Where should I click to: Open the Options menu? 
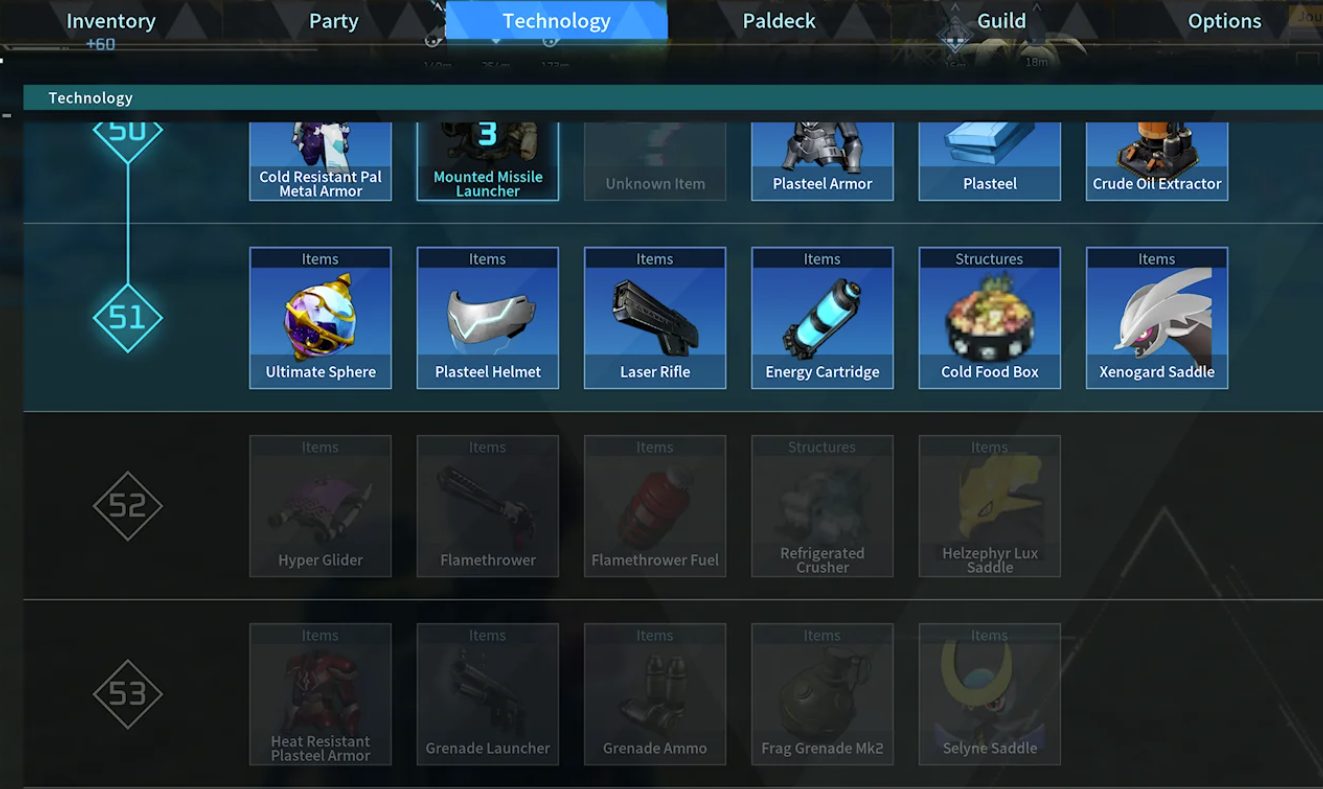coord(1224,20)
